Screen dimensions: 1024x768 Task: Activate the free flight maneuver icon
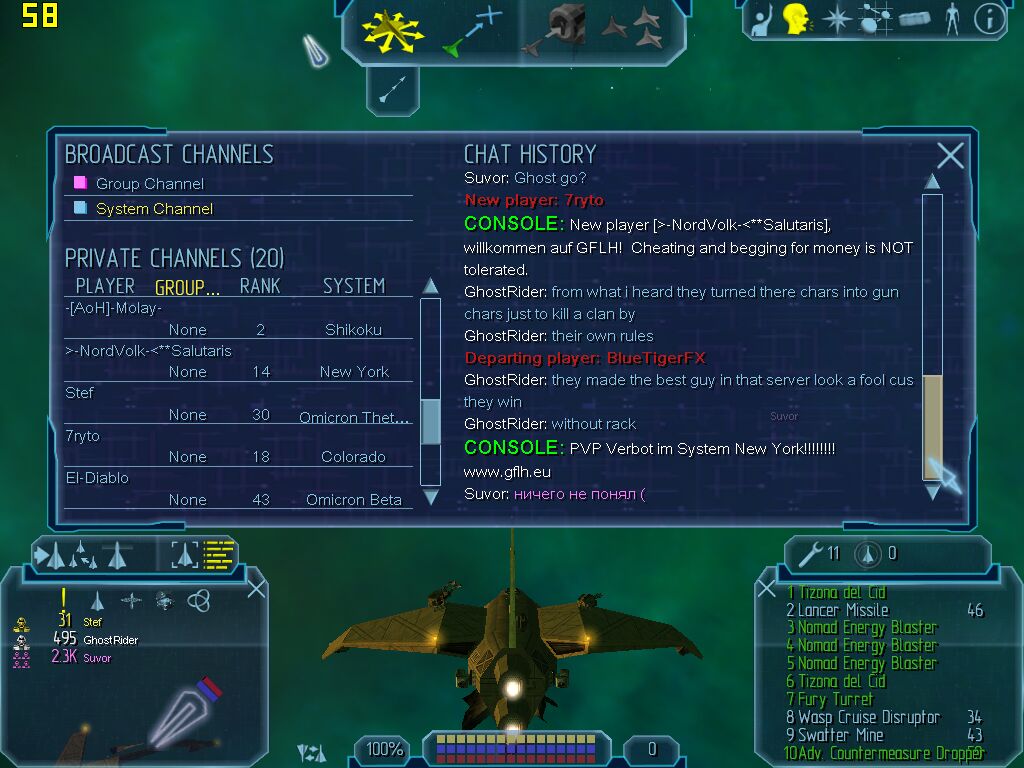pyautogui.click(x=393, y=29)
